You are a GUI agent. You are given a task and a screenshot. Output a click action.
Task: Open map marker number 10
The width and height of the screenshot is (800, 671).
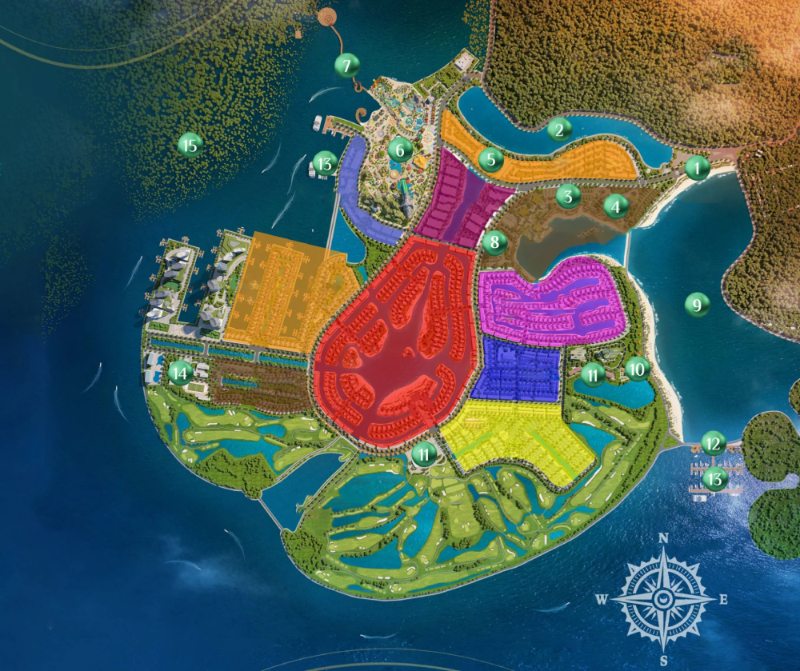(x=637, y=368)
